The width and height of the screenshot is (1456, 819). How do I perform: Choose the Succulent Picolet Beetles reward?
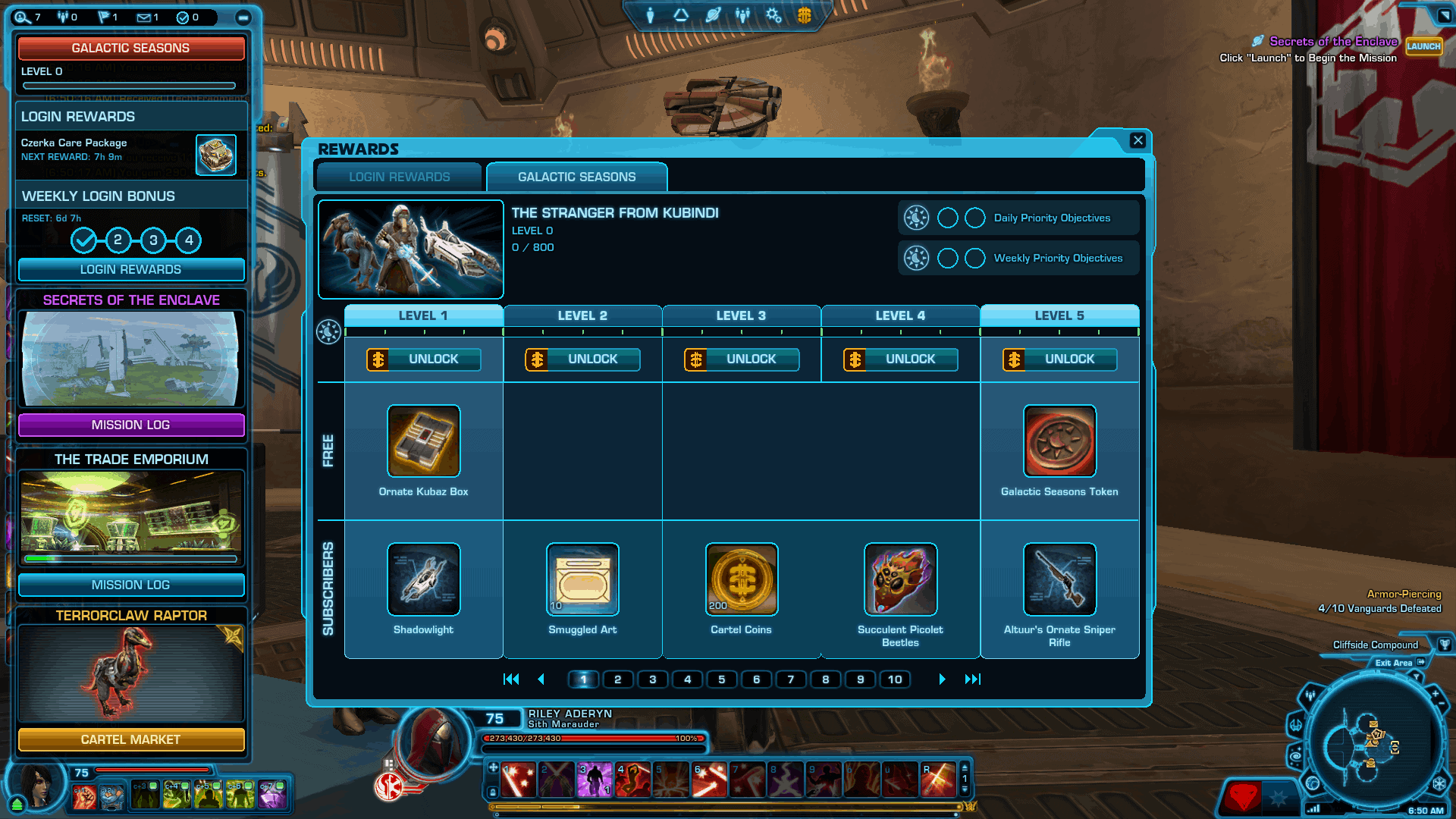pyautogui.click(x=900, y=579)
